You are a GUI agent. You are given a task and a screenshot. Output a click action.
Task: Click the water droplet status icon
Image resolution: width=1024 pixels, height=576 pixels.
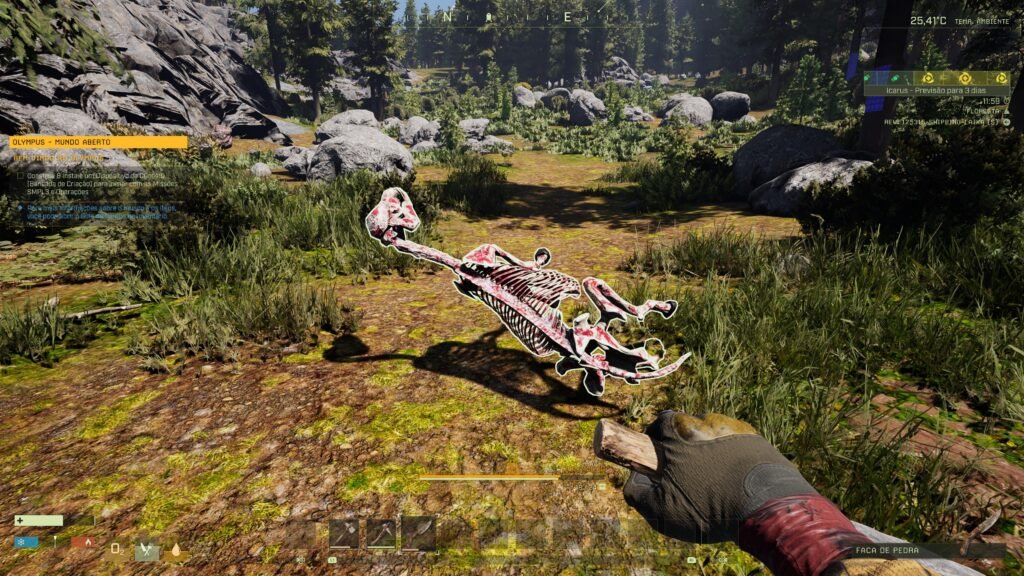[x=176, y=549]
